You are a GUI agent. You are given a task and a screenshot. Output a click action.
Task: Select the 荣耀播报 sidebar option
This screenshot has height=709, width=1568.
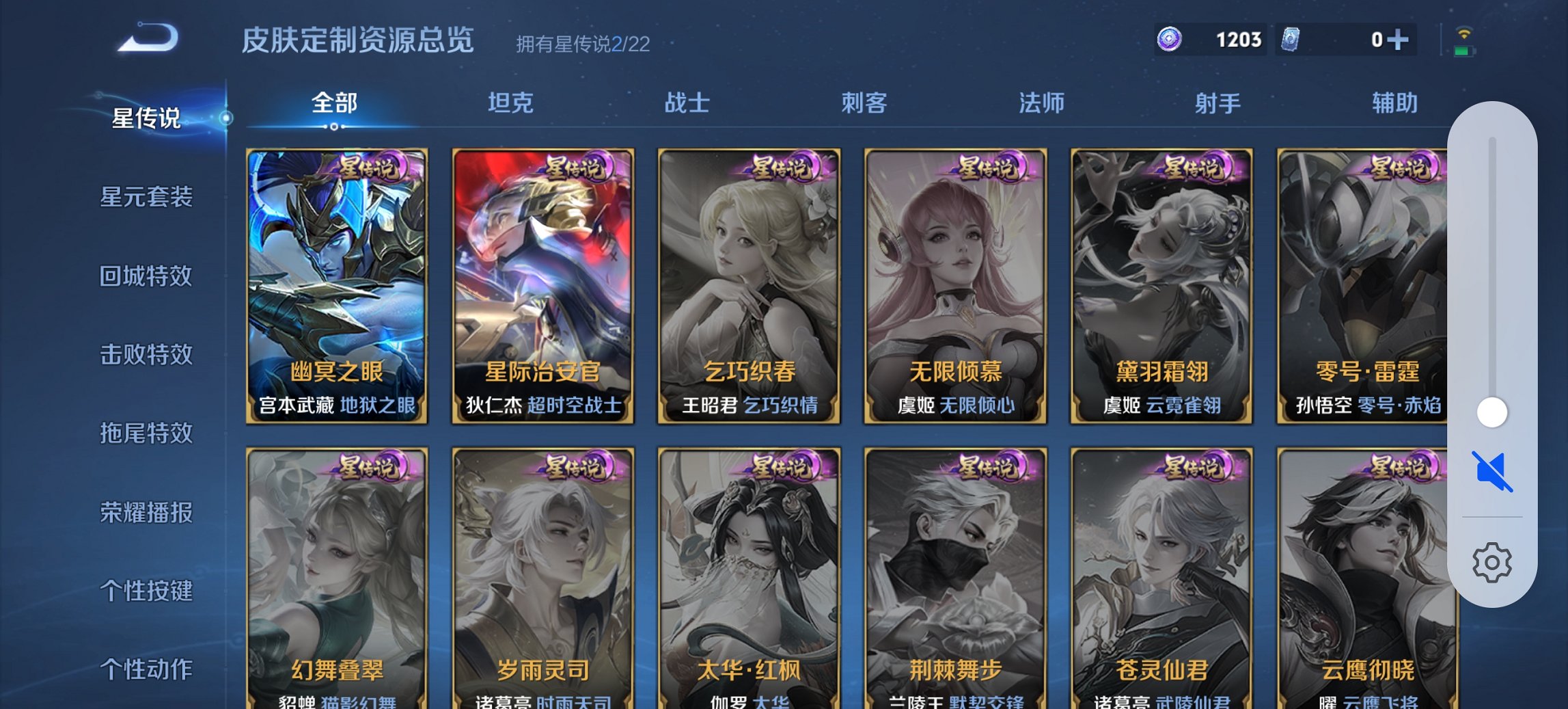tap(148, 513)
